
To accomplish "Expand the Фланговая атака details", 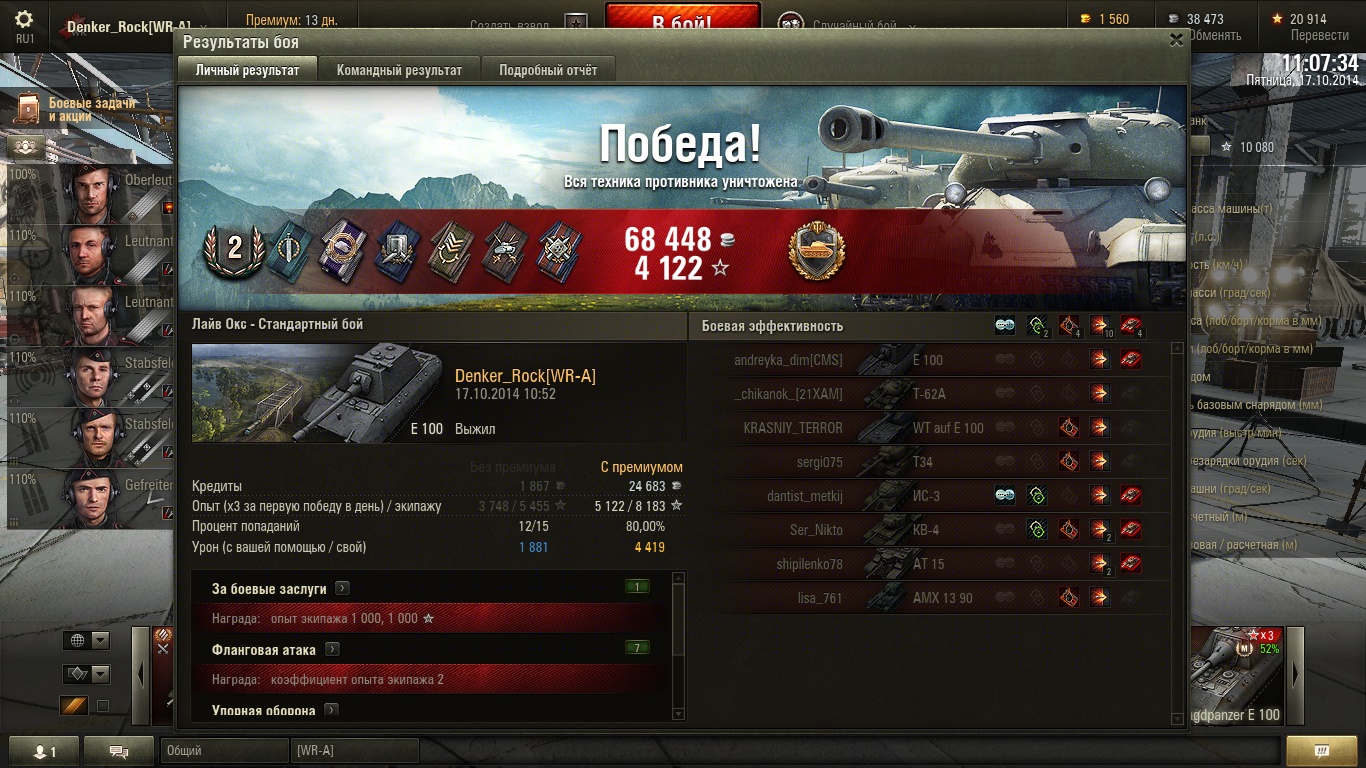I will click(332, 650).
